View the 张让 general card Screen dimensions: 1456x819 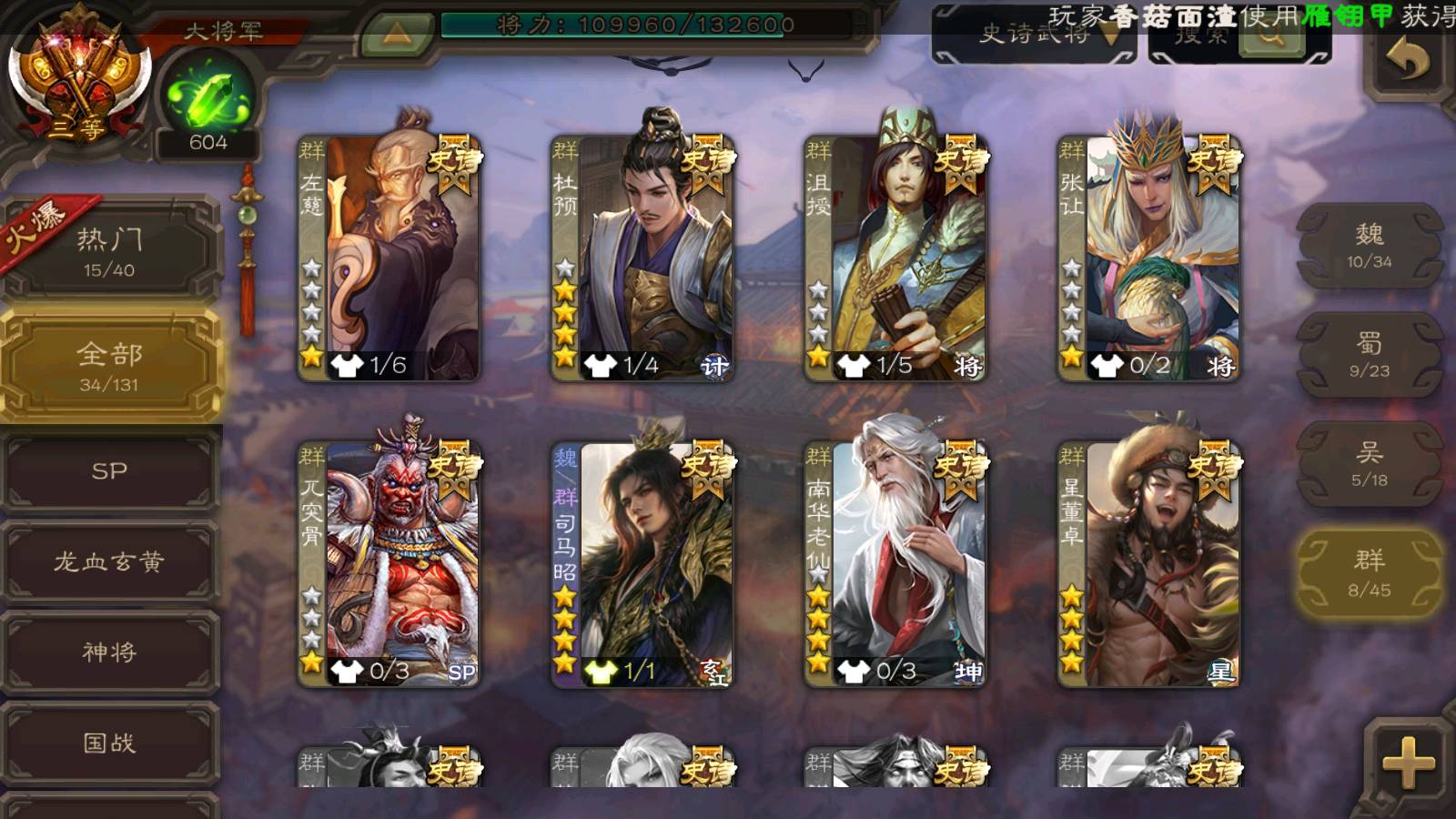1148,258
